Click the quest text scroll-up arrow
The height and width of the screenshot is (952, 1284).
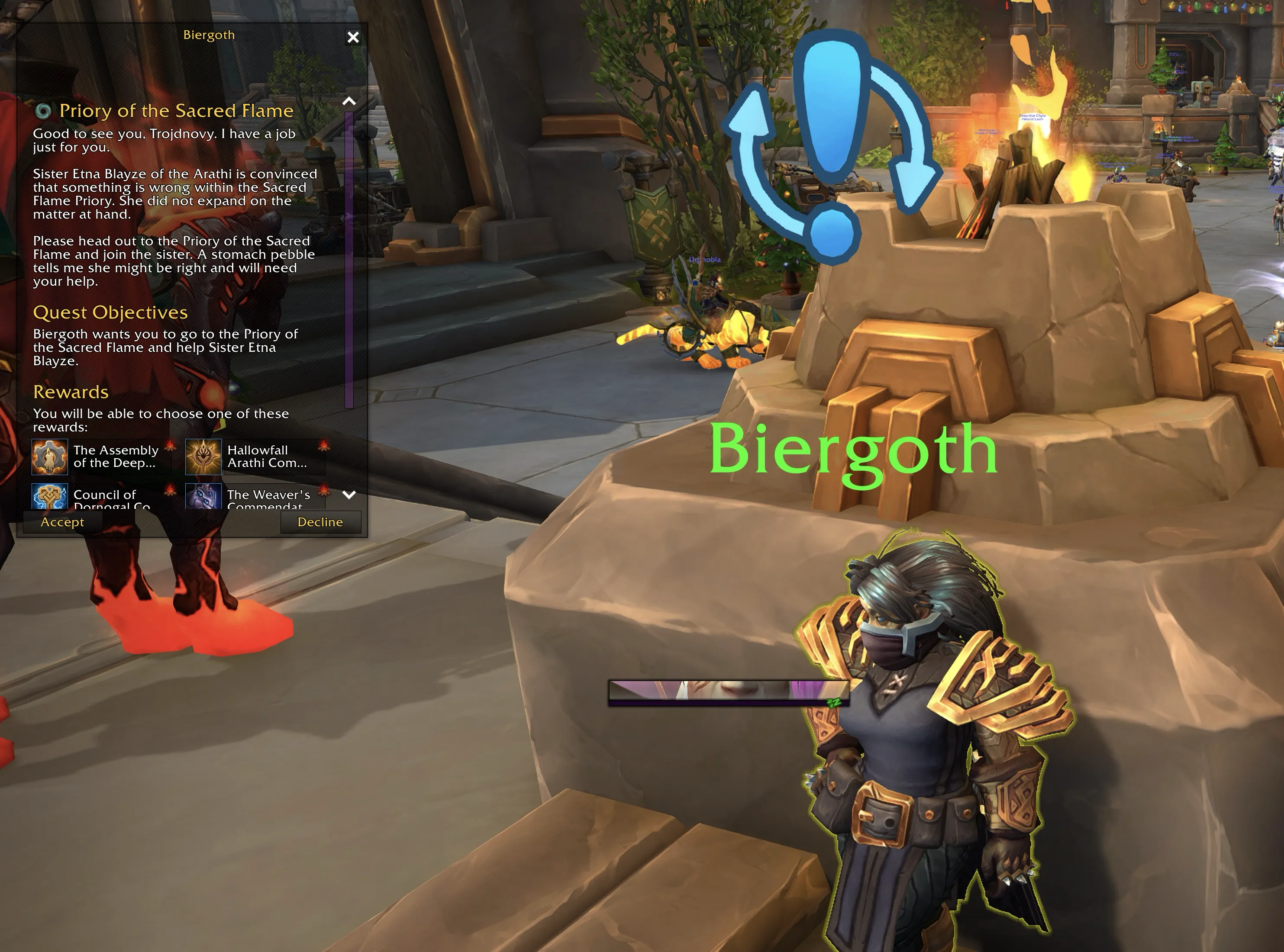click(x=349, y=101)
